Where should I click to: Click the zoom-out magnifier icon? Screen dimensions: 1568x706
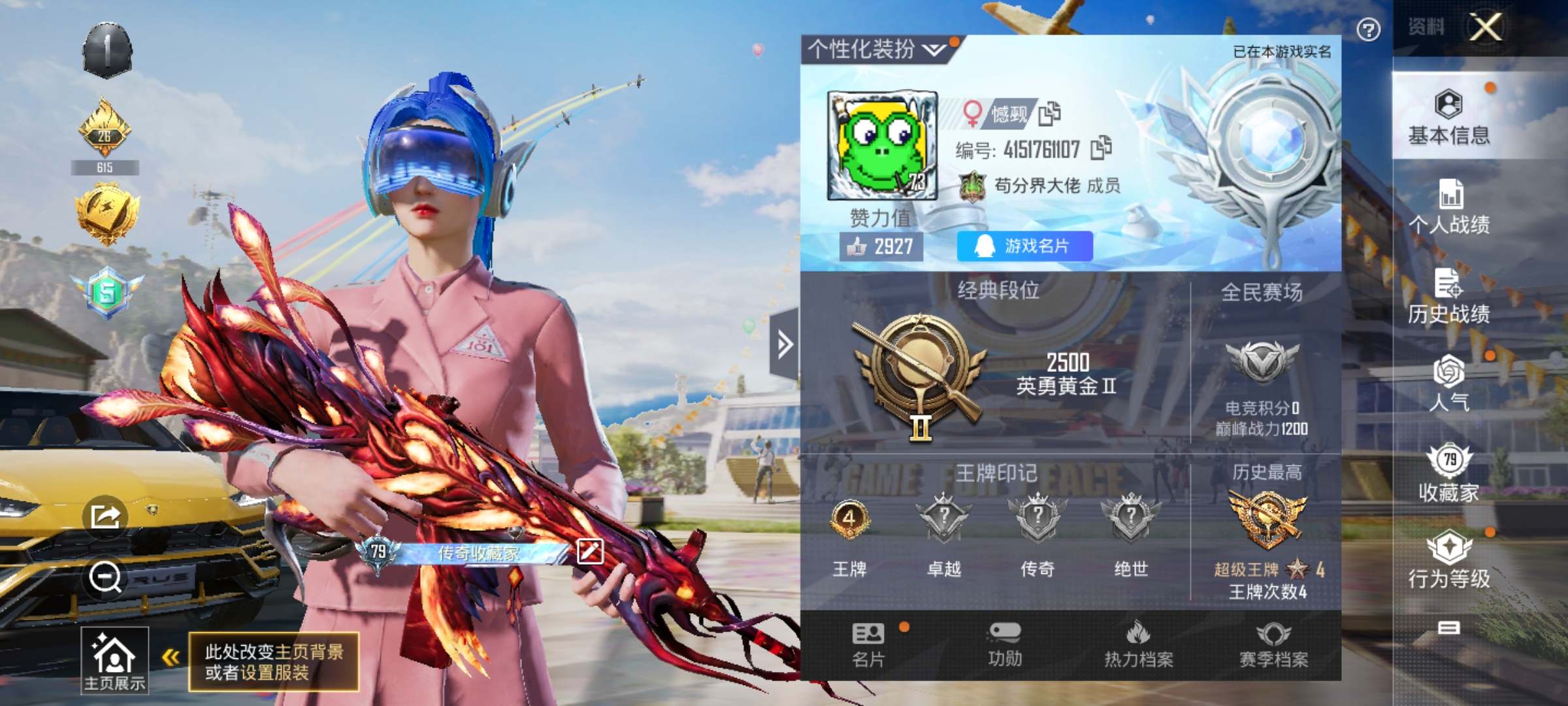[105, 577]
